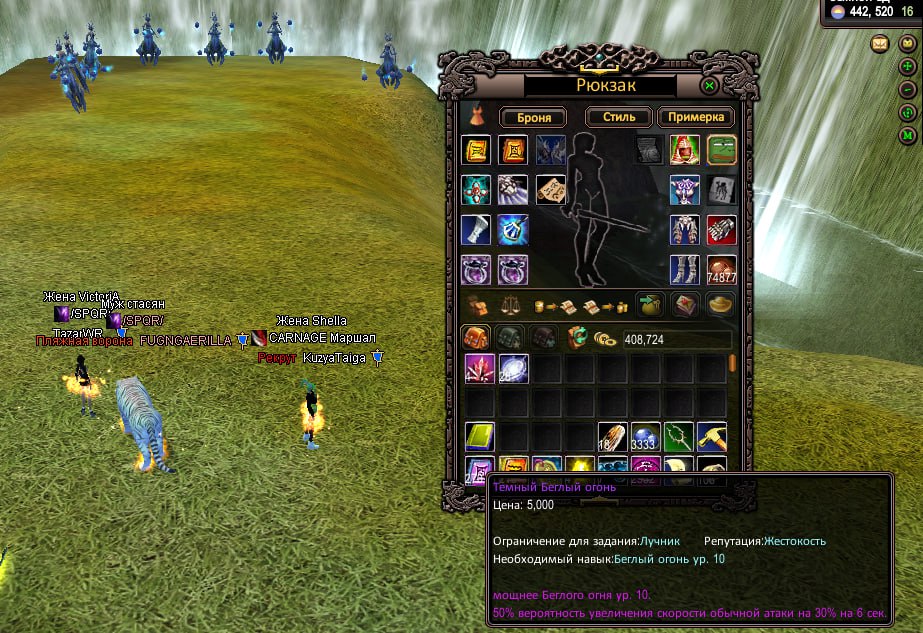Switch to the Броня tab

[x=534, y=117]
